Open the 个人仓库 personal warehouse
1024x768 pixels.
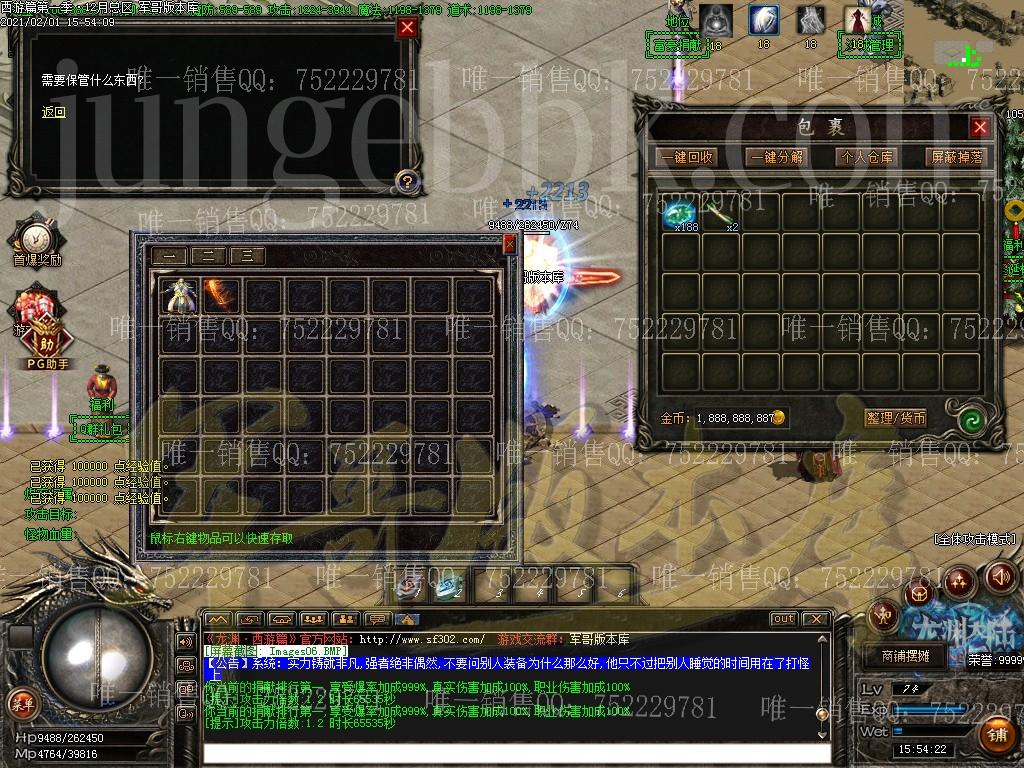pyautogui.click(x=866, y=157)
